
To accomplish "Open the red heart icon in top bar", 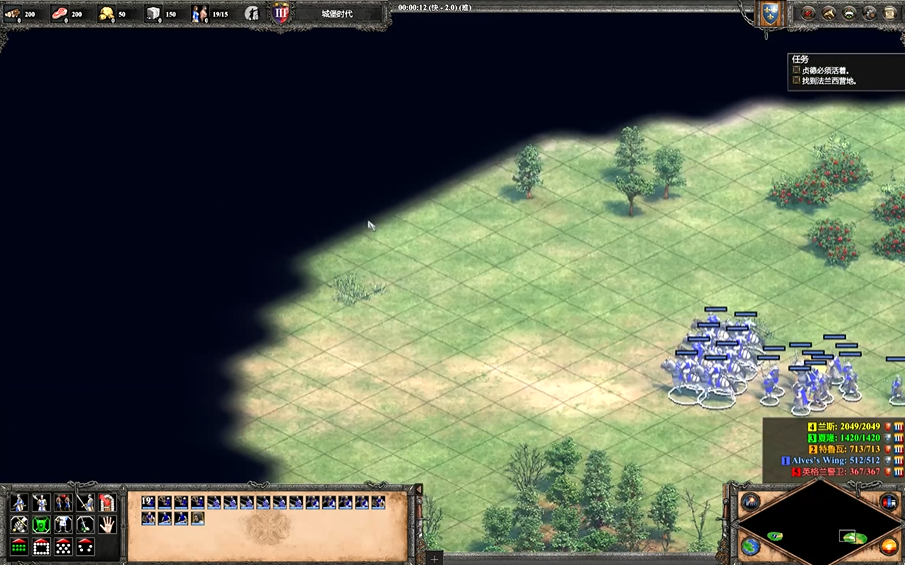I will point(807,14).
